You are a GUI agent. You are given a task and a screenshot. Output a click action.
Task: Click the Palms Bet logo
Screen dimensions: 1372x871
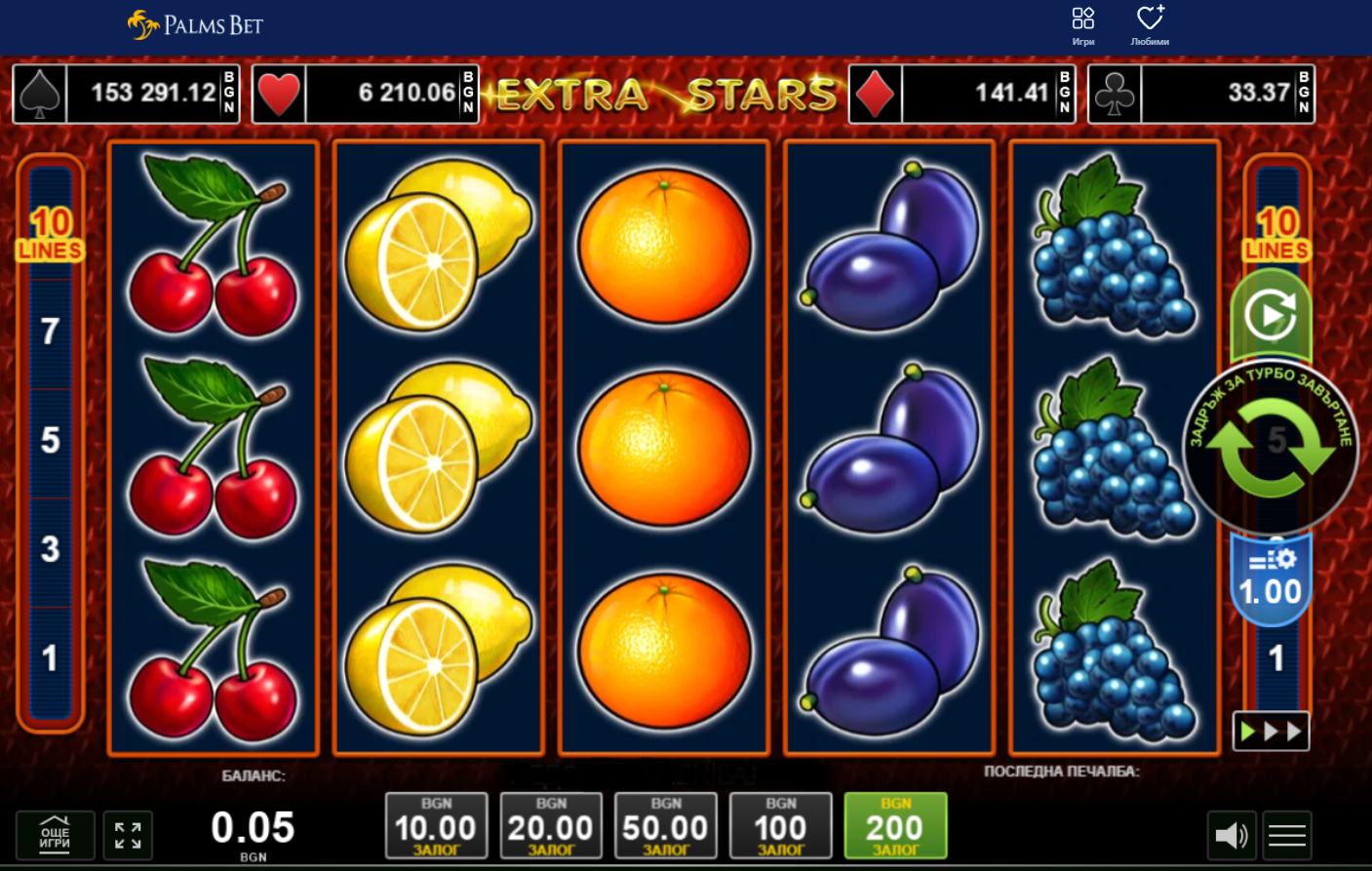[196, 24]
